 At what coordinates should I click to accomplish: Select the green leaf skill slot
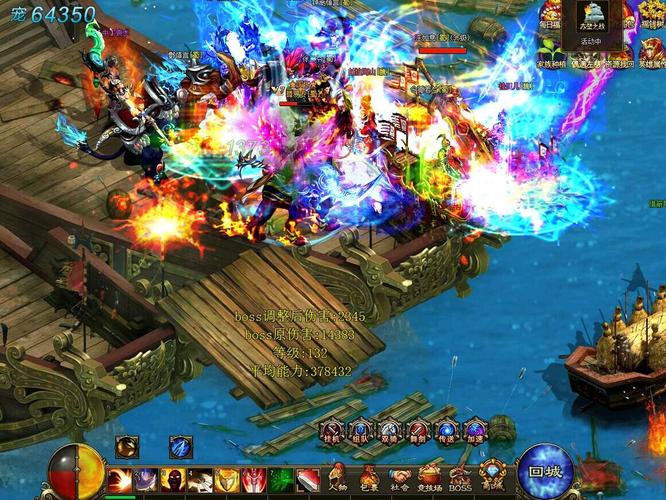pos(281,480)
